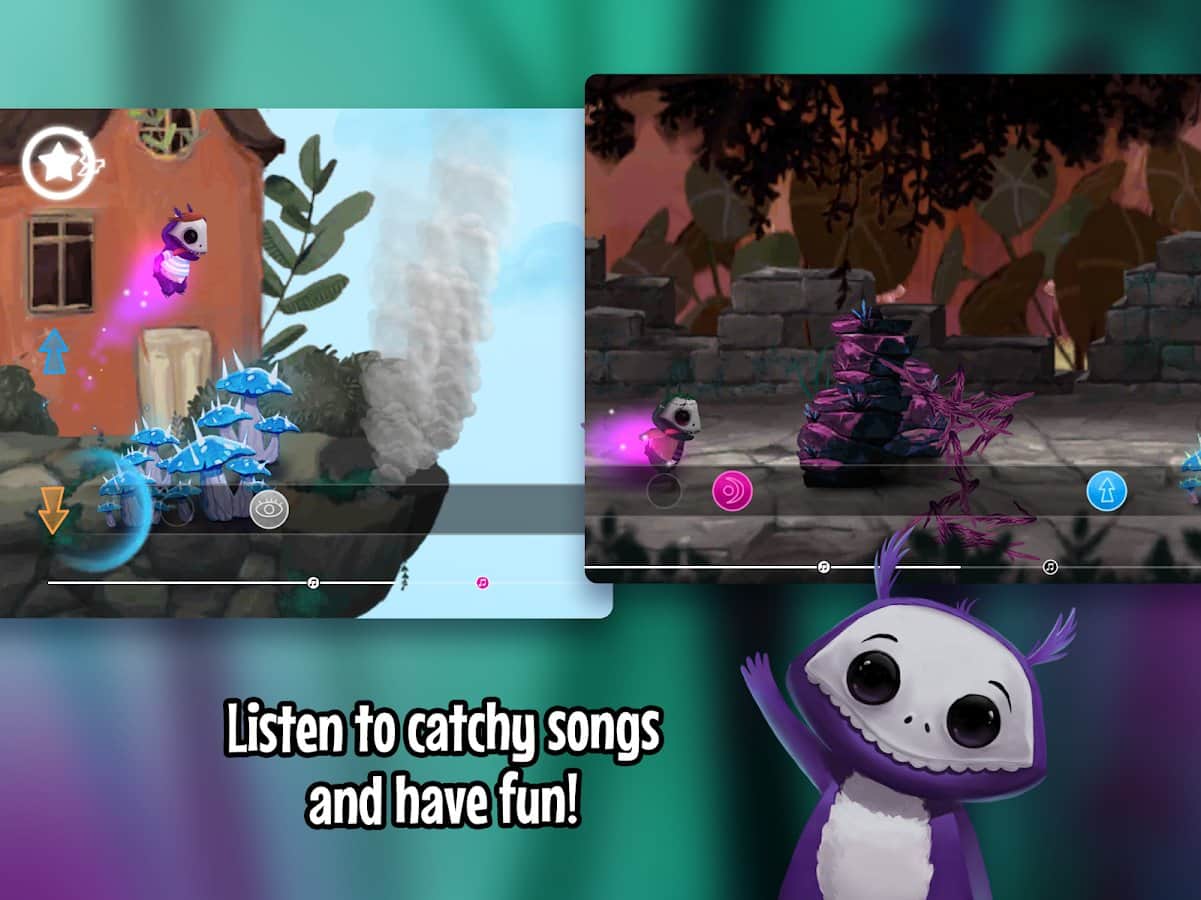Tap the pink spiral rhythm note
This screenshot has height=900, width=1201.
pyautogui.click(x=732, y=491)
